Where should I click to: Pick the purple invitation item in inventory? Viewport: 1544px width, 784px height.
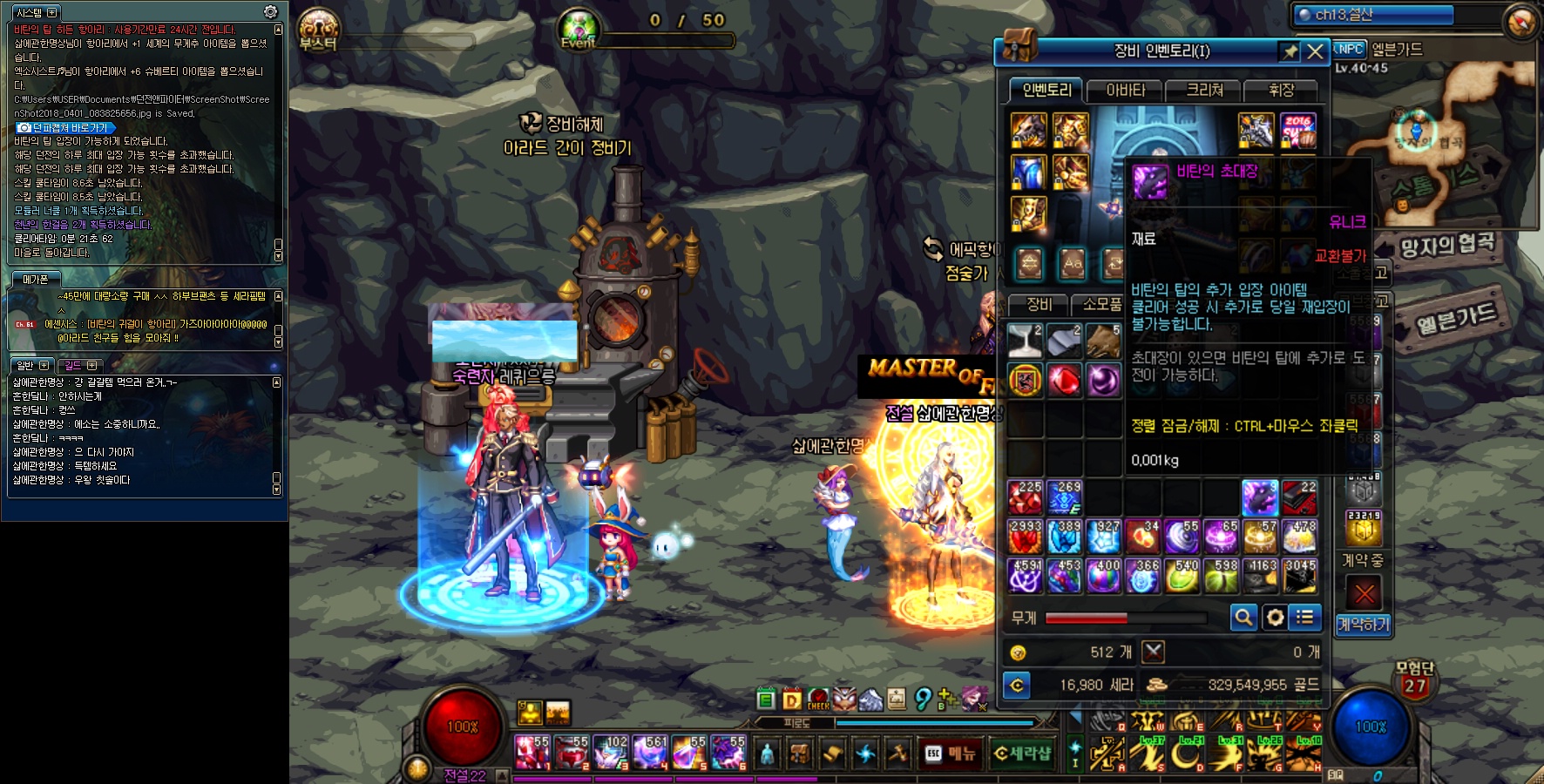1259,497
